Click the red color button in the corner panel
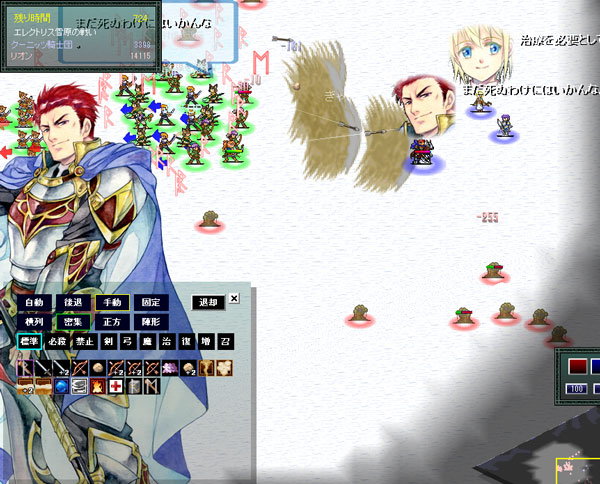The image size is (600, 484). (x=577, y=366)
